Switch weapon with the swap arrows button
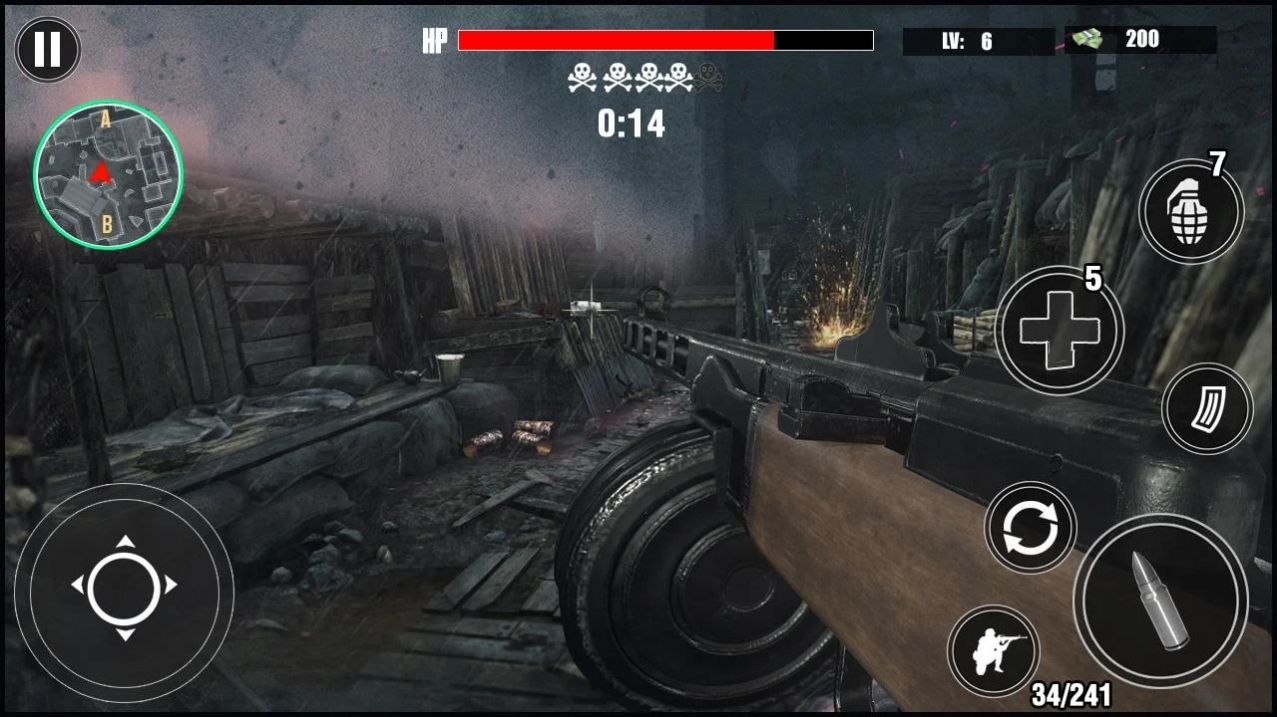1277x717 pixels. point(1030,527)
